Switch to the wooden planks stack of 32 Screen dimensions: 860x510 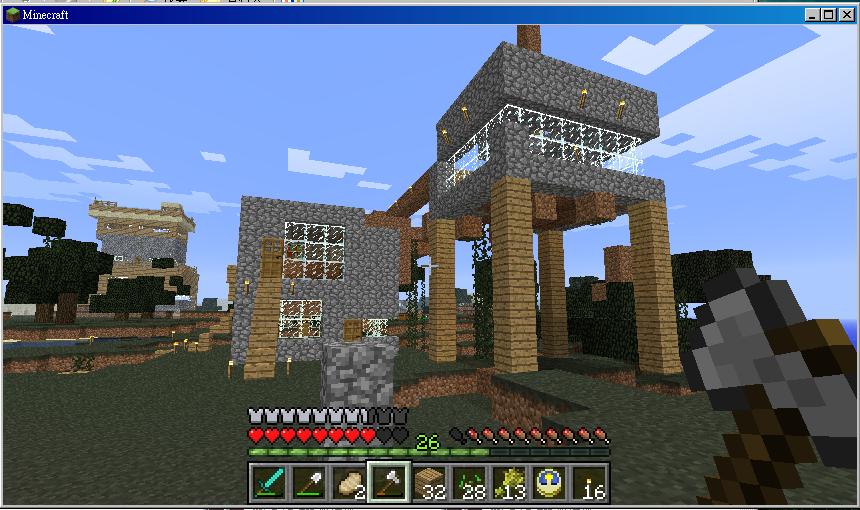coord(428,483)
